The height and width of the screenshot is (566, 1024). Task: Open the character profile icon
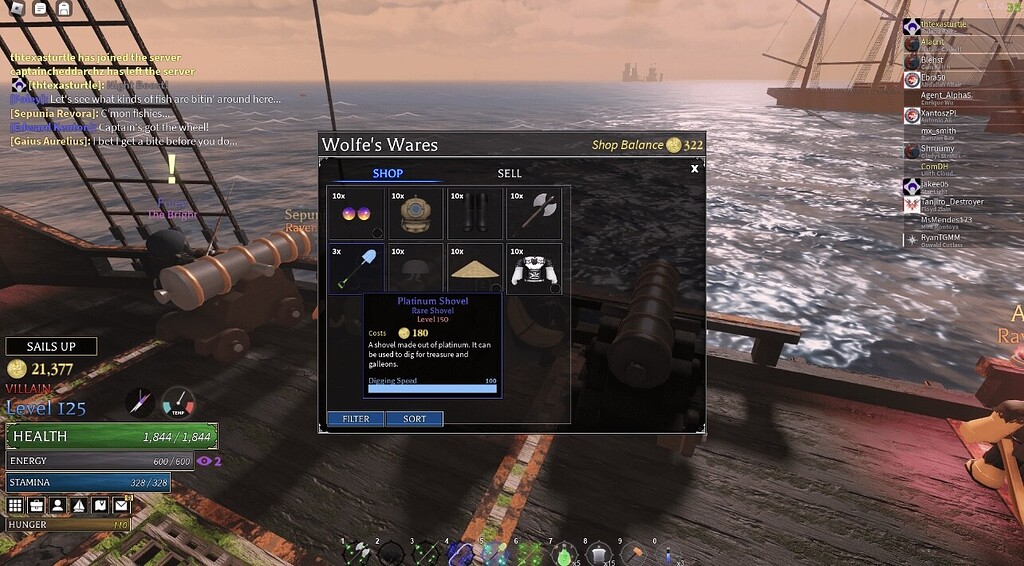[x=58, y=506]
